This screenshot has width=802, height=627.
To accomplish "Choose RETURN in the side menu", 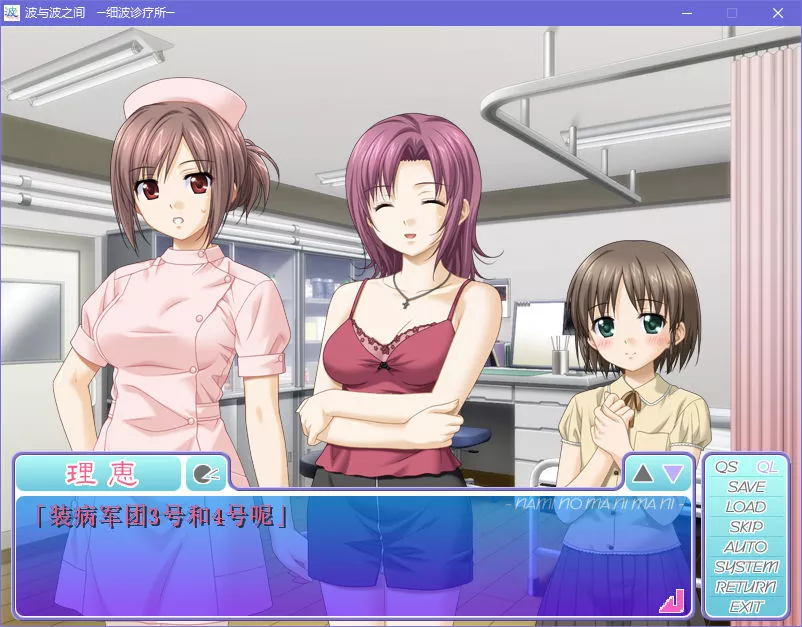I will (746, 587).
